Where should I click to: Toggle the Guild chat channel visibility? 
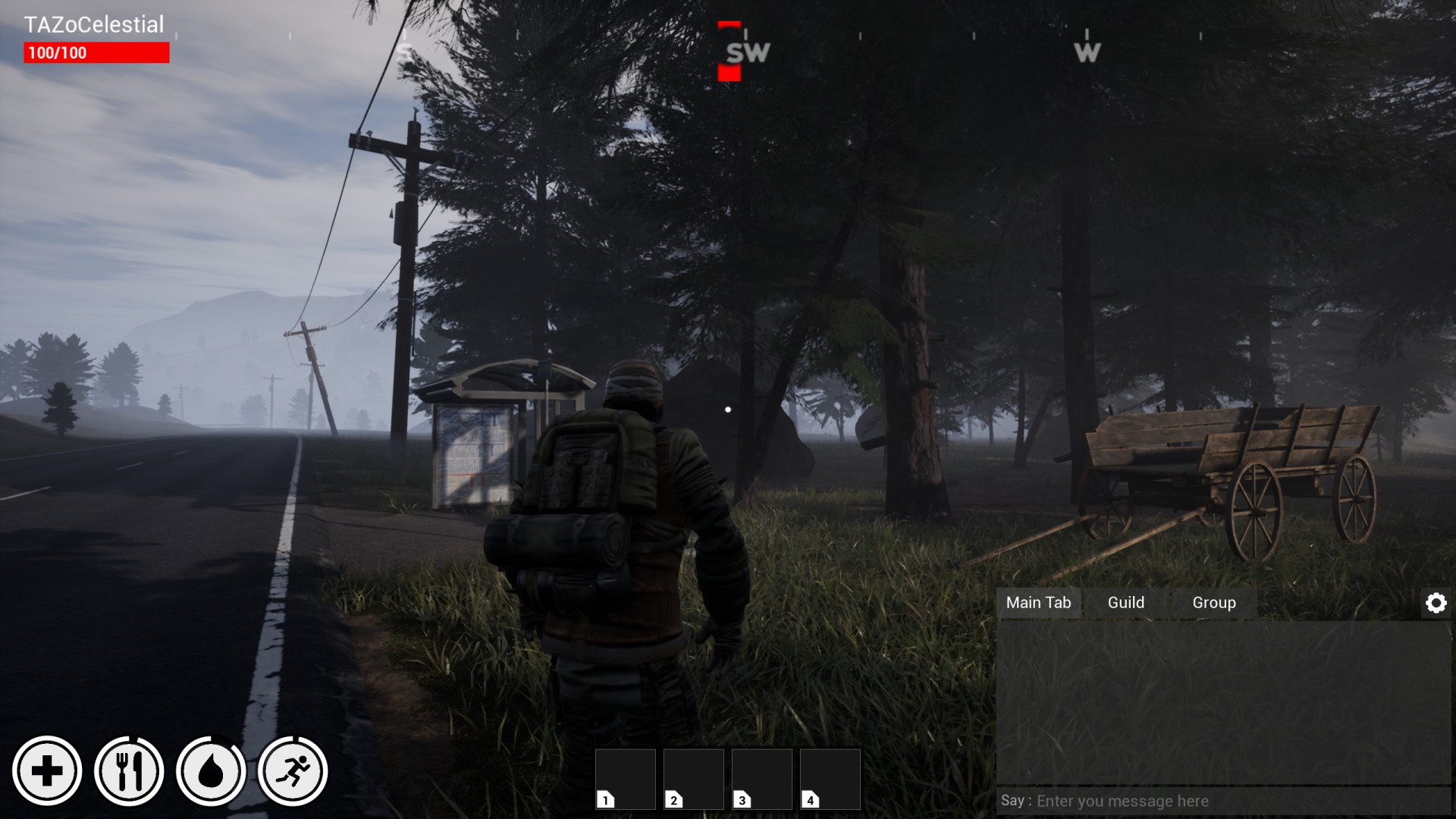[x=1125, y=603]
